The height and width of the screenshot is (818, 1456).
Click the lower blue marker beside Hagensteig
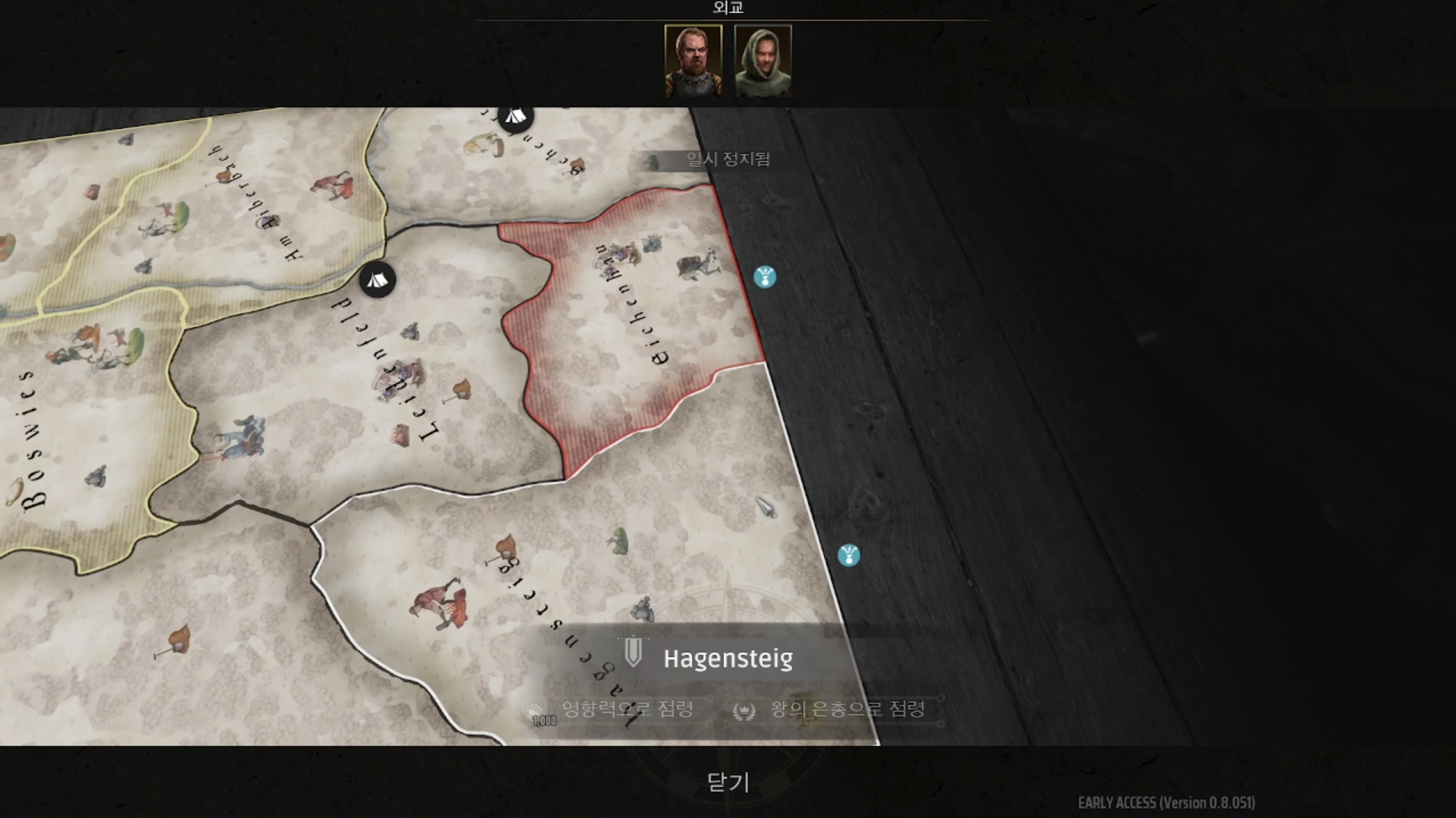coord(848,555)
